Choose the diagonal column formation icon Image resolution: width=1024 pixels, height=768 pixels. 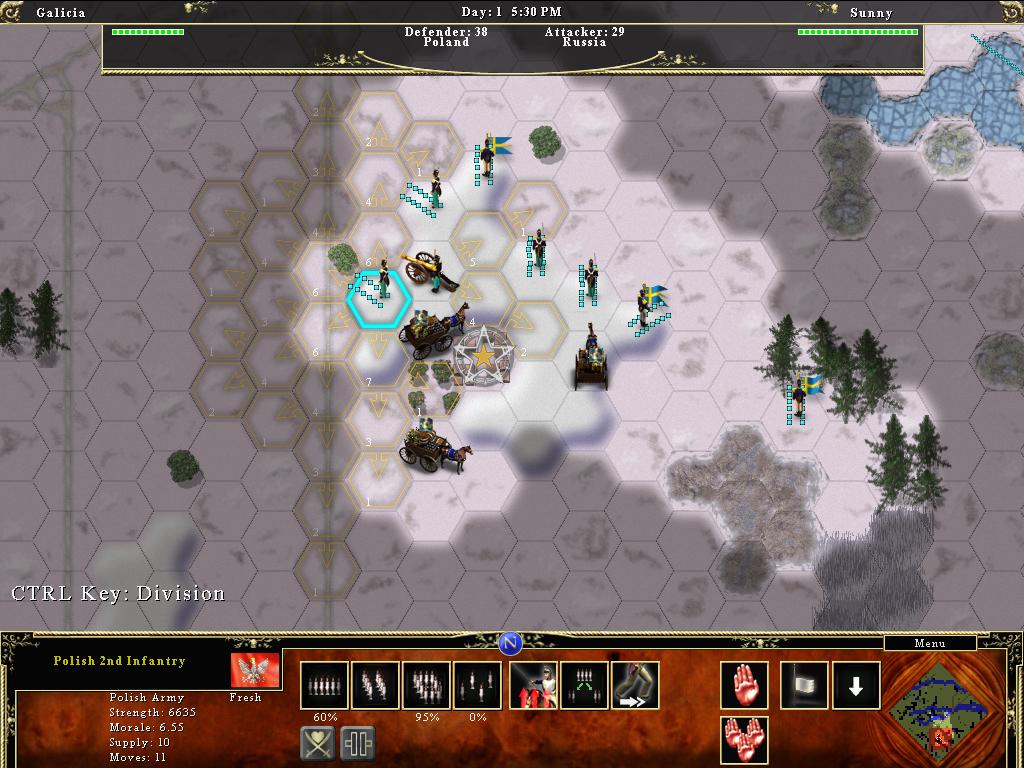point(375,685)
